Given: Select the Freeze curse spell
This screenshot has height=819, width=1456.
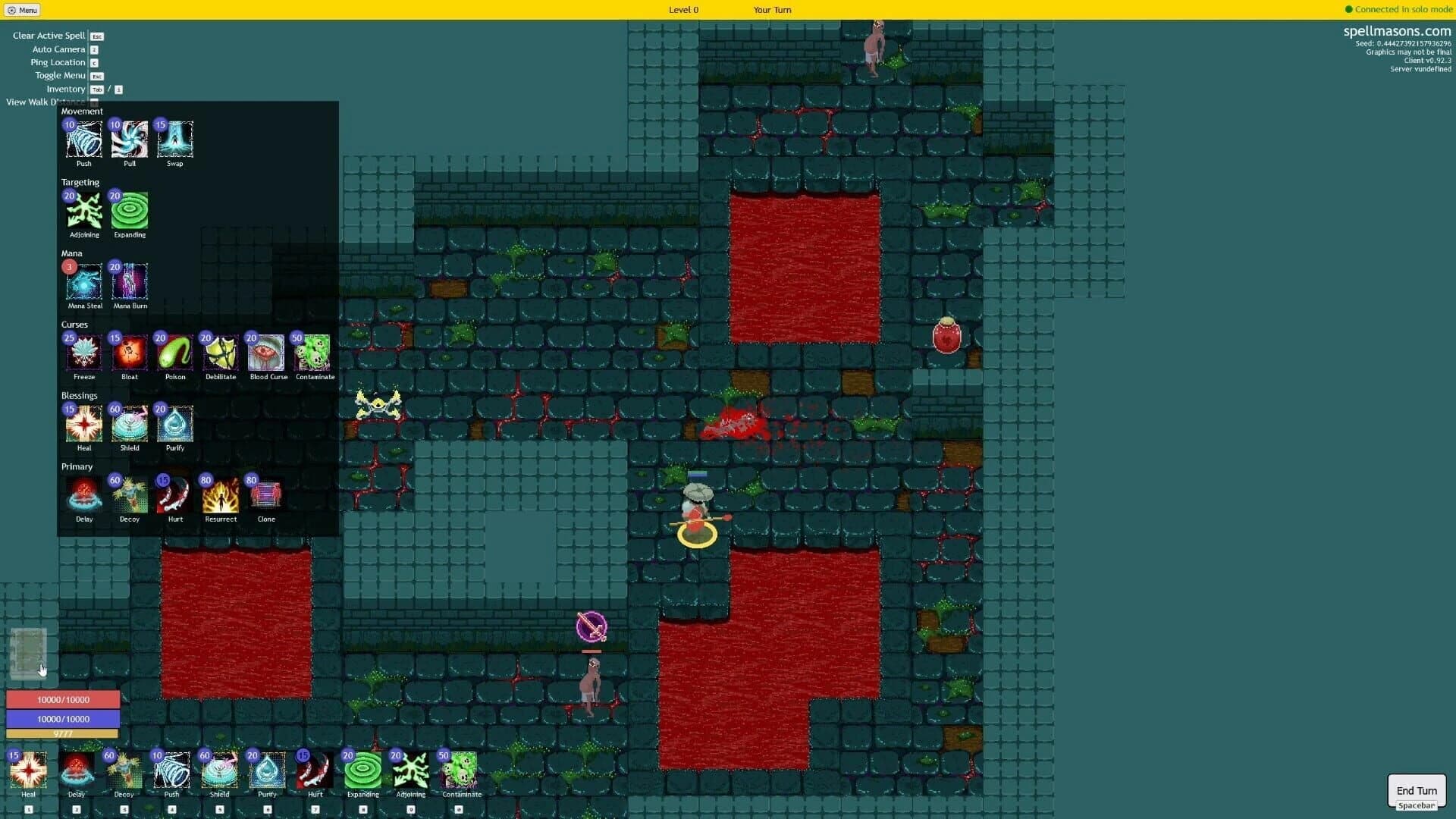Looking at the screenshot, I should (83, 353).
